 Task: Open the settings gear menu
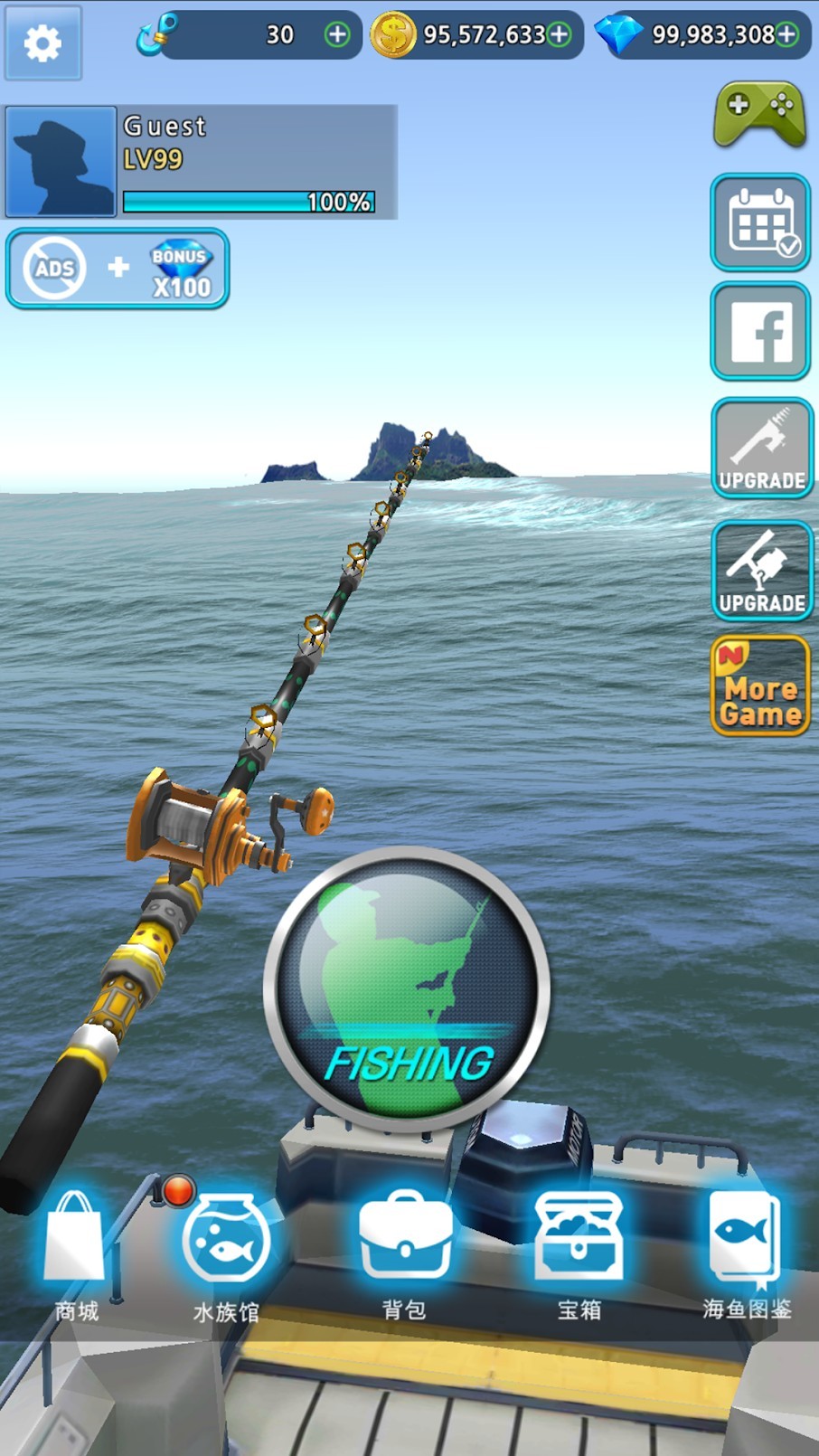(42, 43)
